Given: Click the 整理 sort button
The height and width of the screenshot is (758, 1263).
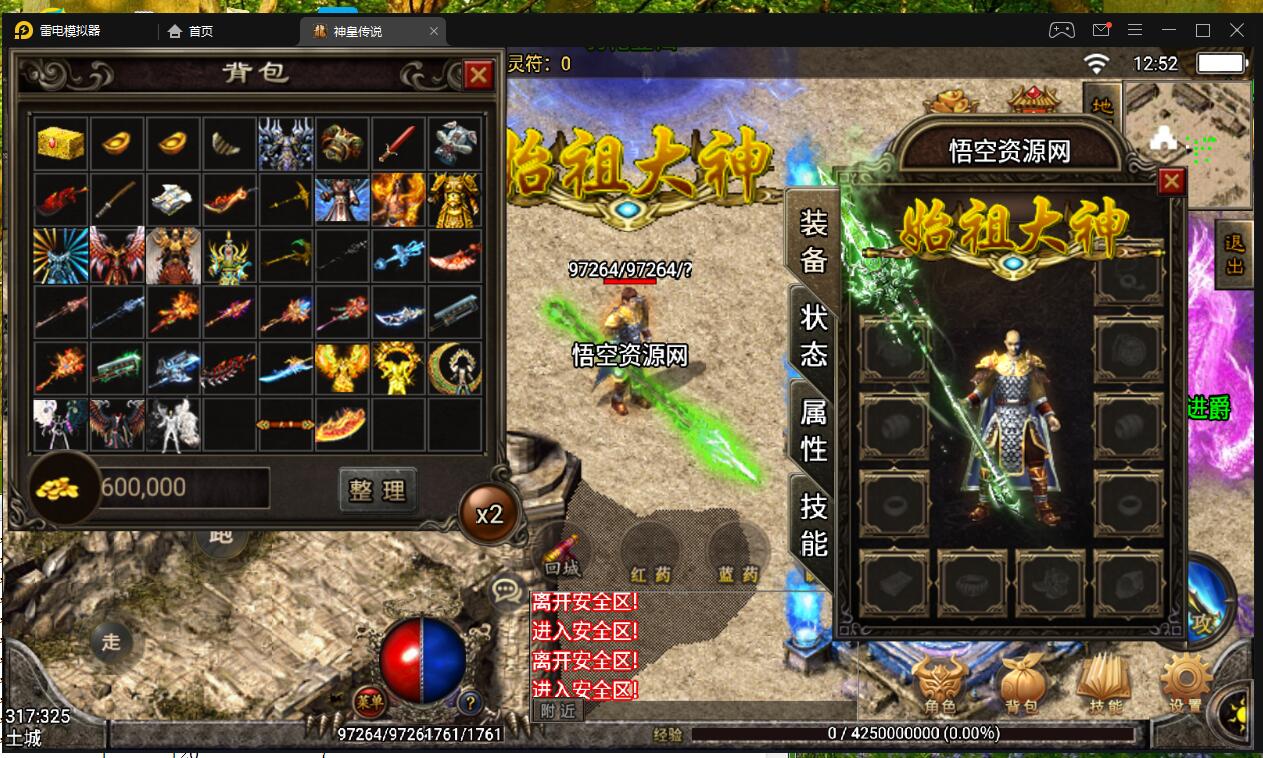Looking at the screenshot, I should (378, 489).
